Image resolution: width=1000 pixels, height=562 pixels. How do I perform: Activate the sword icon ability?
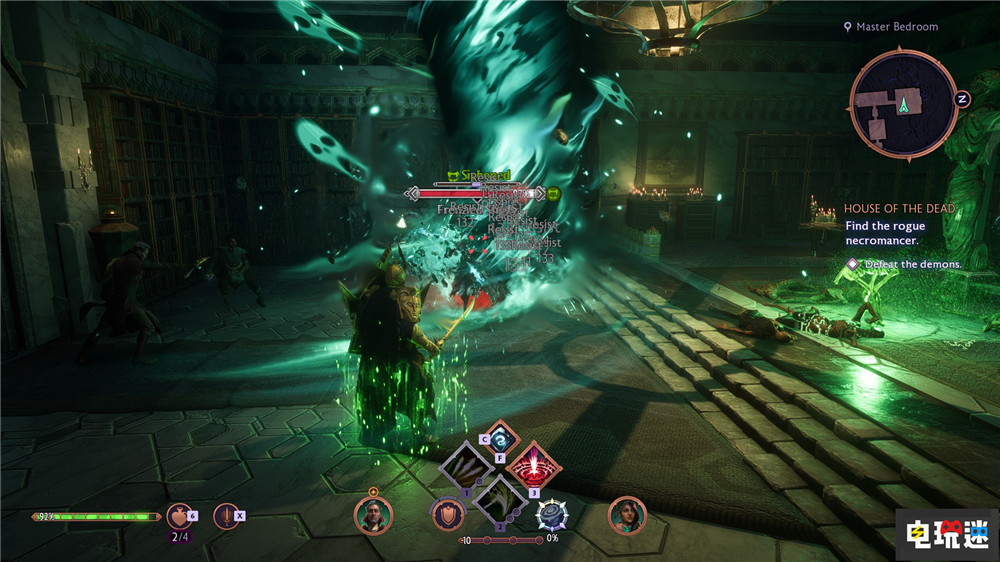point(226,515)
